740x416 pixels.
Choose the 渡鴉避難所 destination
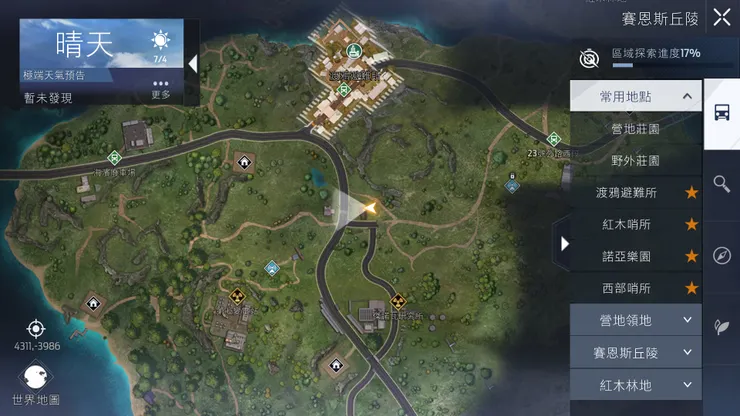(x=635, y=192)
